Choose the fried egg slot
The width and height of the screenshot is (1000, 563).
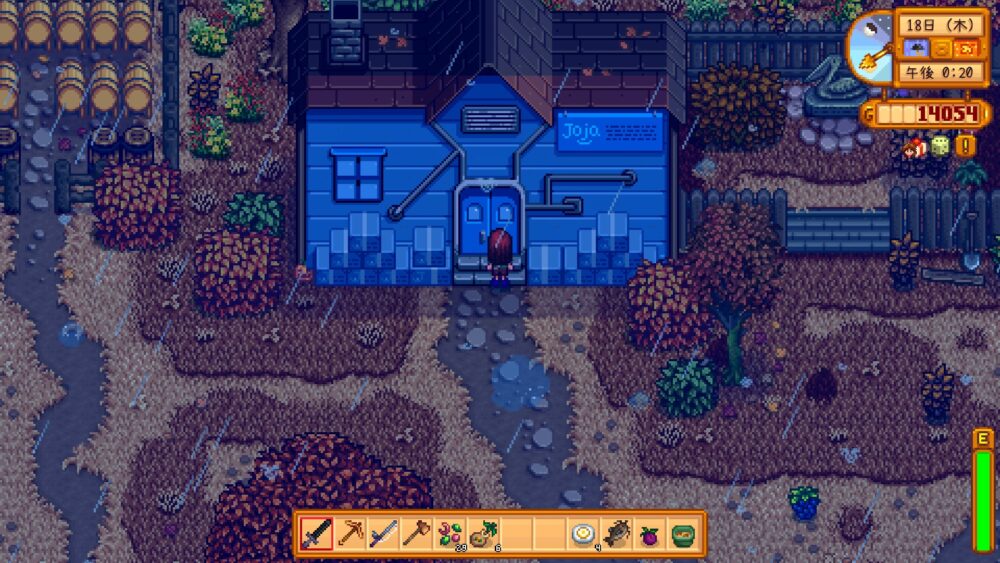[583, 534]
